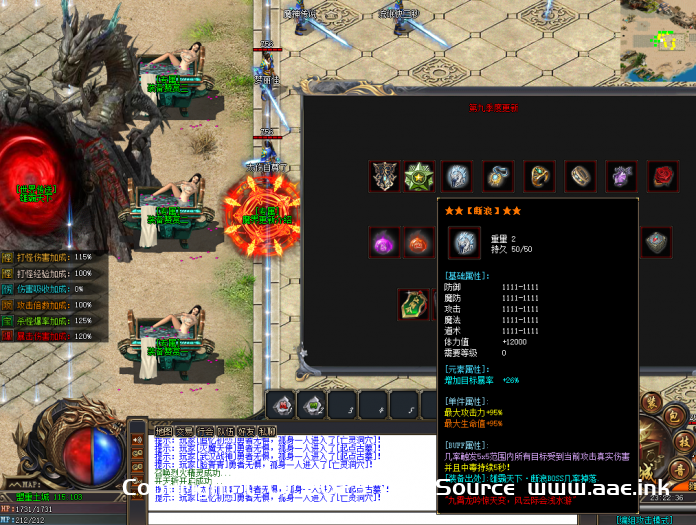Image resolution: width=696 pixels, height=525 pixels.
Task: Pick the teal gem gold ring
Action: pyautogui.click(x=540, y=177)
